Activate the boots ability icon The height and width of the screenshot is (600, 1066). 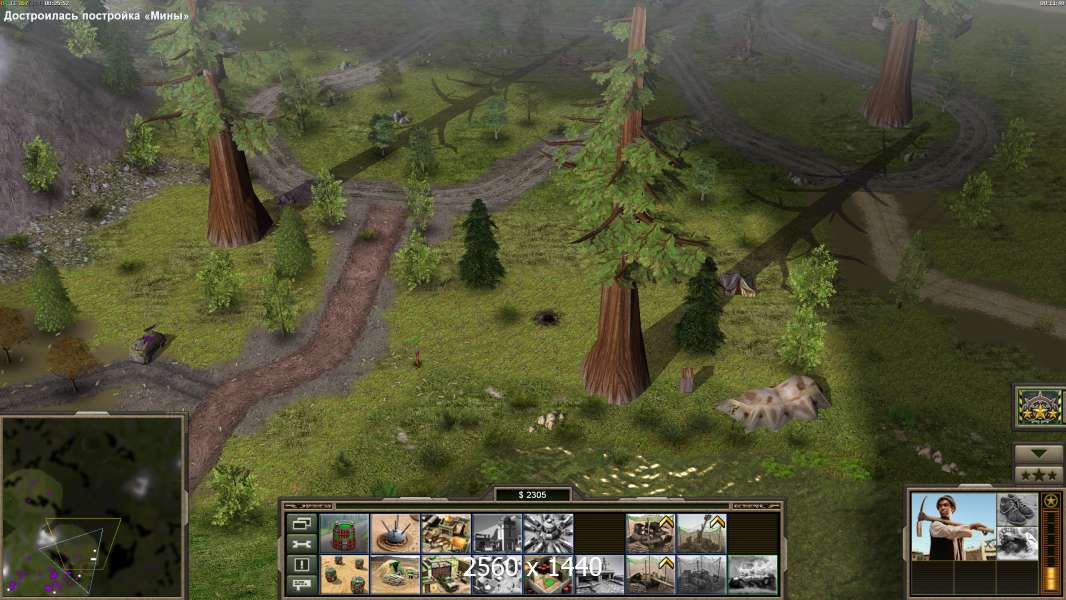pyautogui.click(x=1017, y=509)
